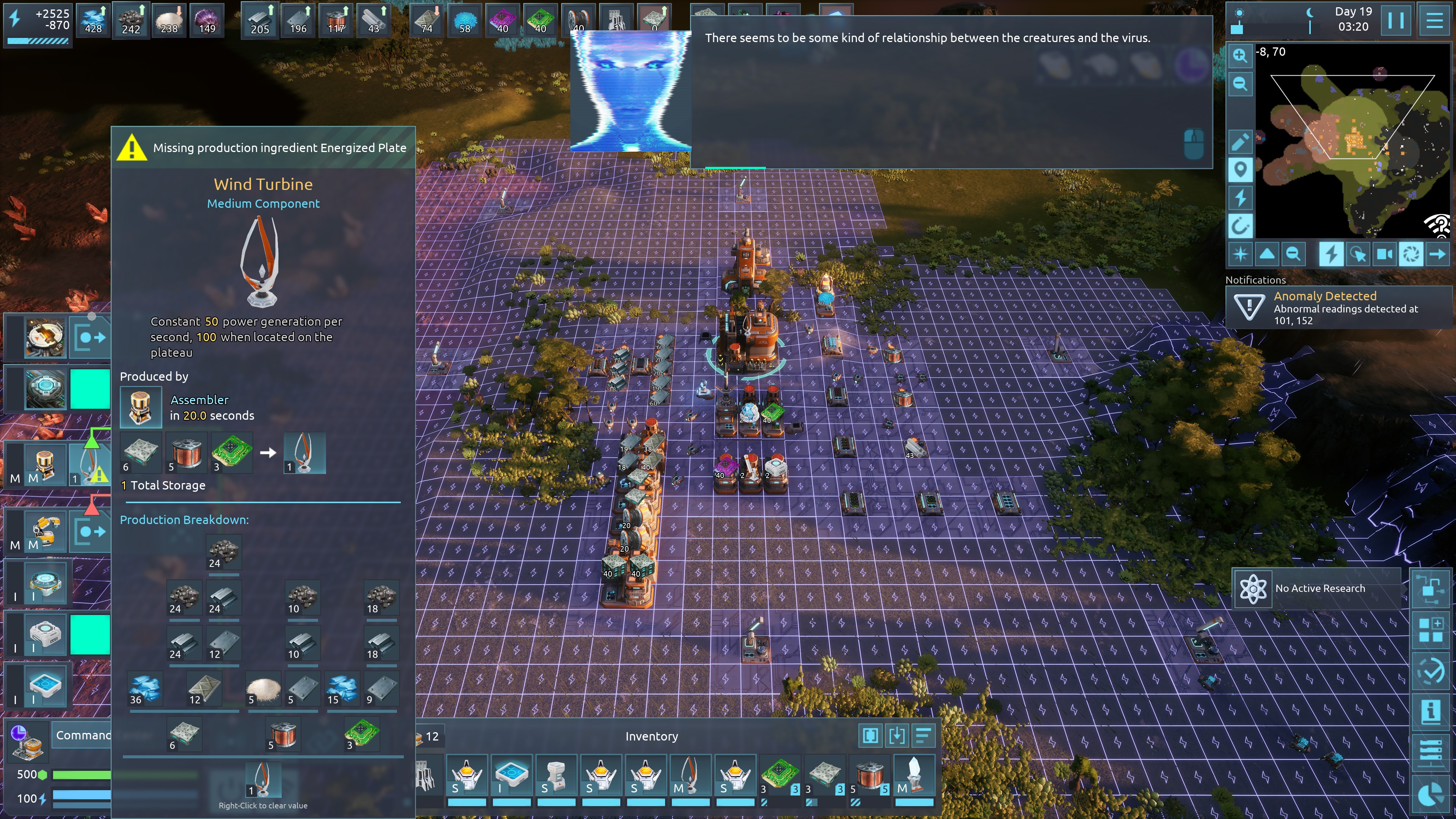Viewport: 1456px width, 819px height.
Task: Activate the camera follow button
Action: point(1384,254)
